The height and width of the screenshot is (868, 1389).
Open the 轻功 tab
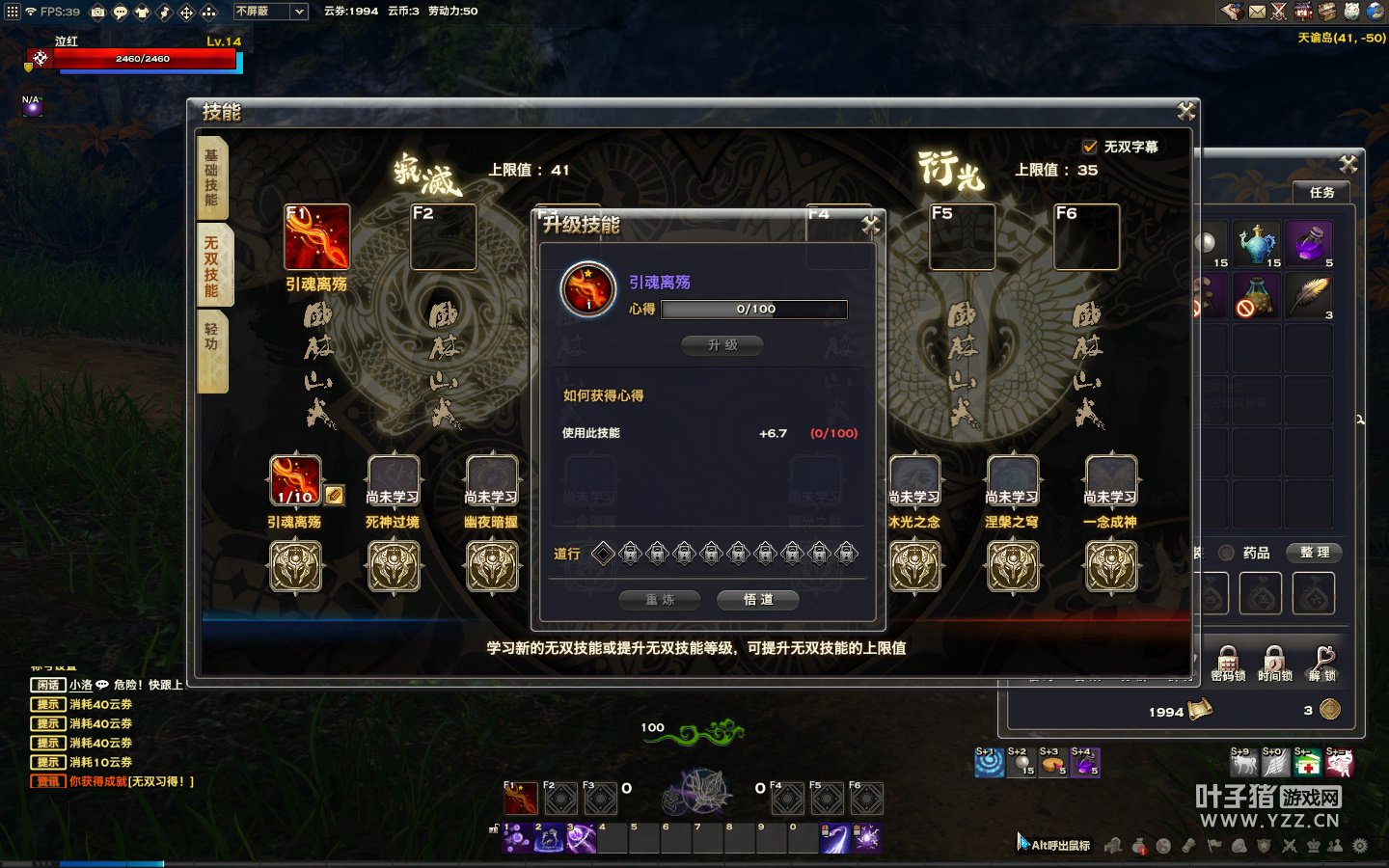(211, 349)
